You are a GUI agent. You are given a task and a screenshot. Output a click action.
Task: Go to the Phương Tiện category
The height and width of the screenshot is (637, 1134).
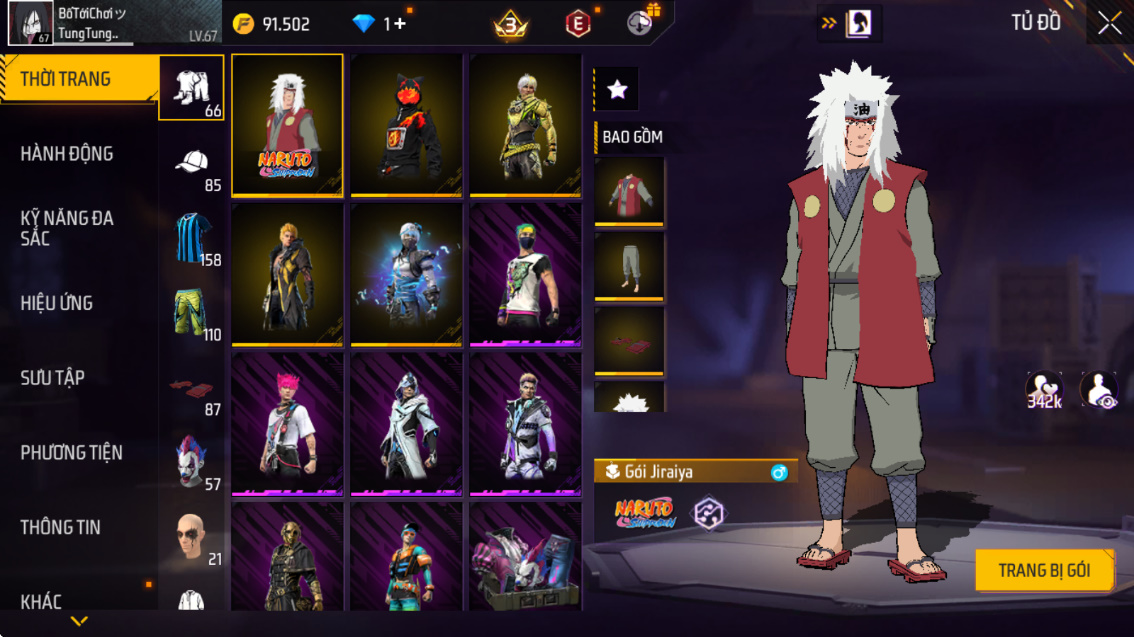(72, 453)
